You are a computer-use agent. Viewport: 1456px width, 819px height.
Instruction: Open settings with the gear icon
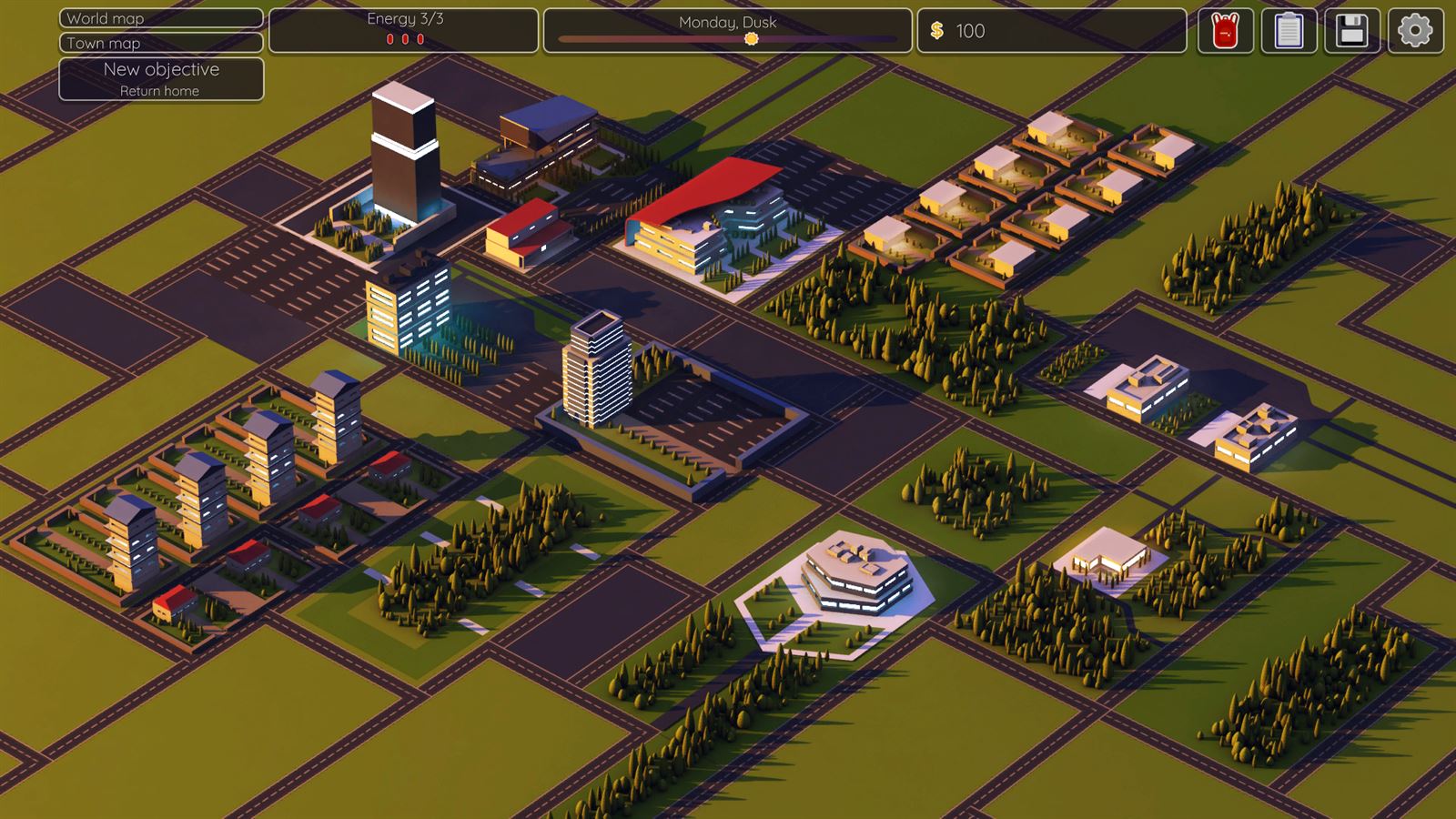click(1415, 31)
